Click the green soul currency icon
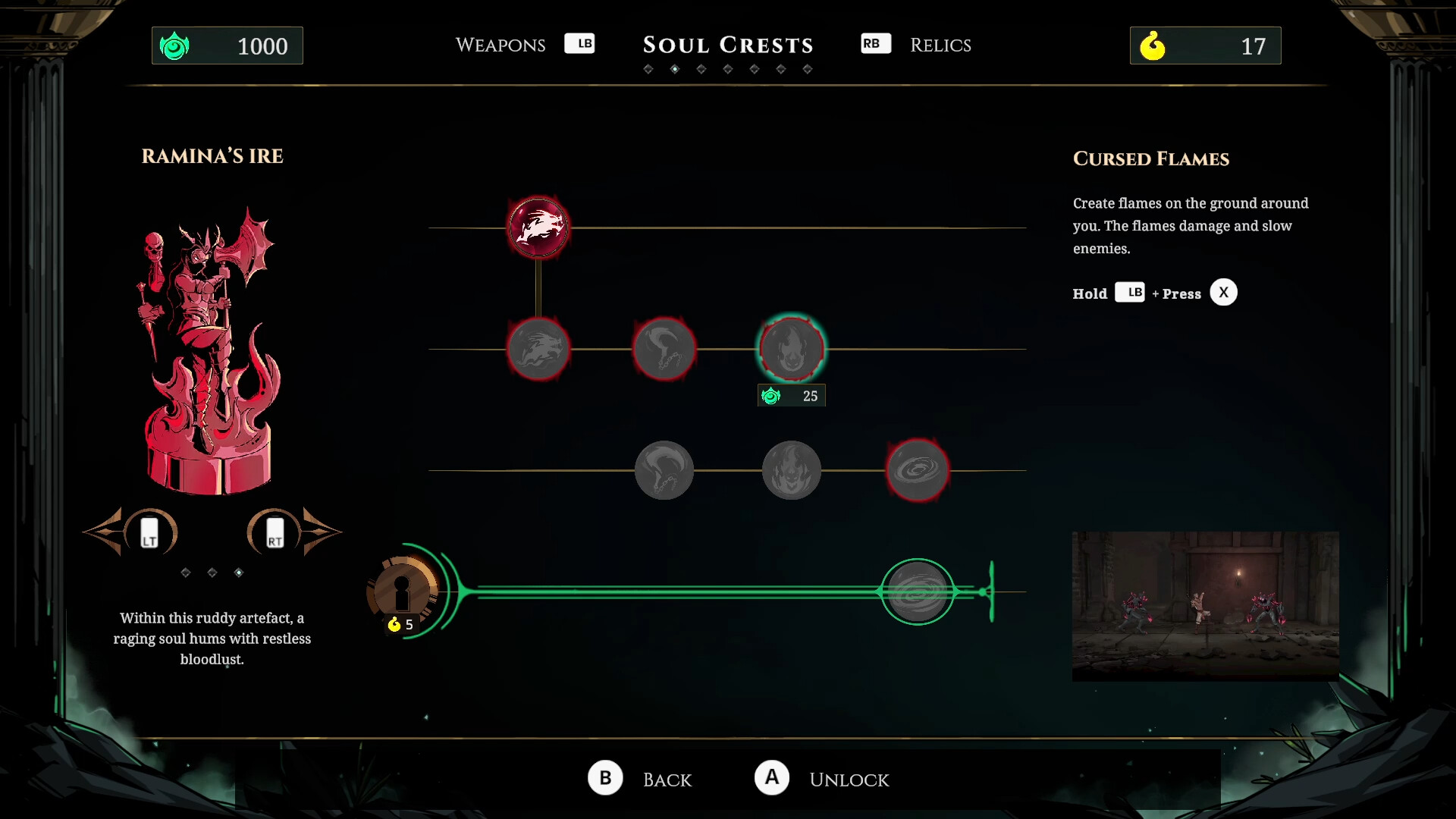 coord(175,45)
